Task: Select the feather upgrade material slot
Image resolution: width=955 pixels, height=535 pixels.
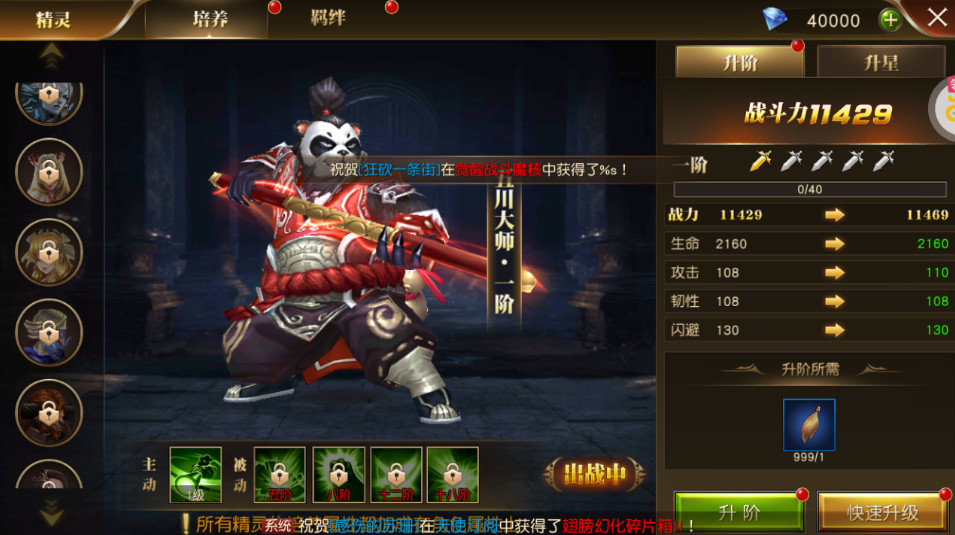Action: tap(809, 424)
